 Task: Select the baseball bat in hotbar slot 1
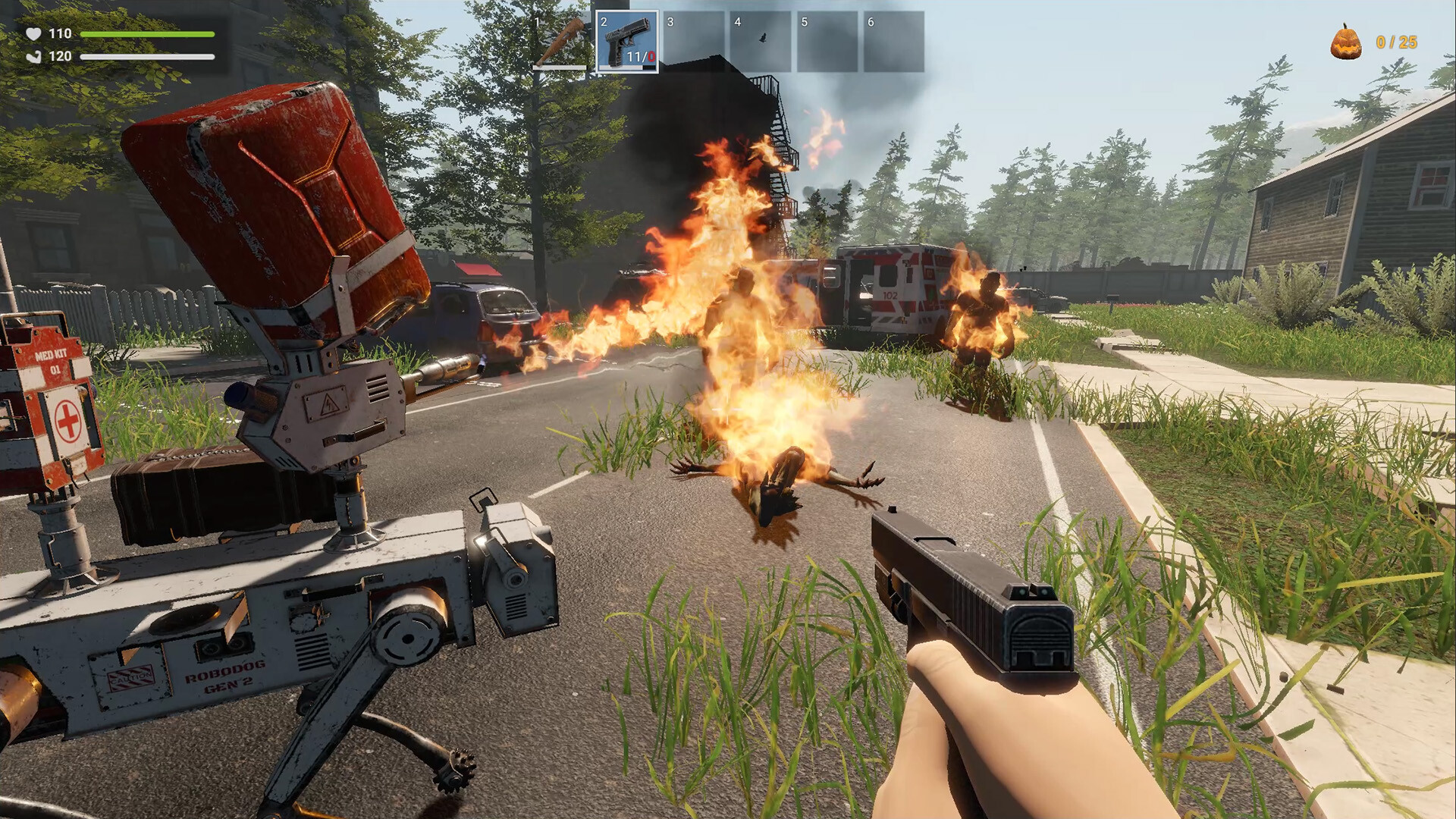[x=560, y=42]
